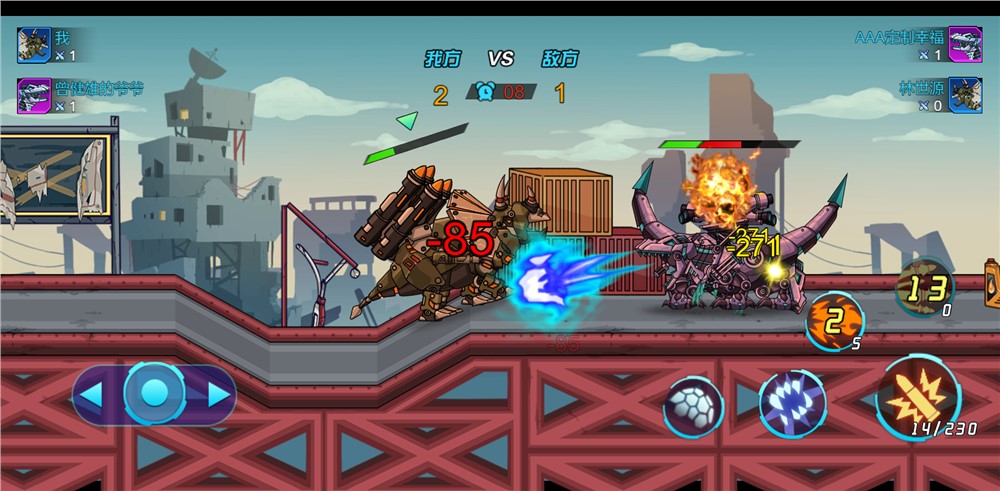The image size is (1000, 491).
Task: Select enemy 林世源 portrait
Action: tap(965, 96)
